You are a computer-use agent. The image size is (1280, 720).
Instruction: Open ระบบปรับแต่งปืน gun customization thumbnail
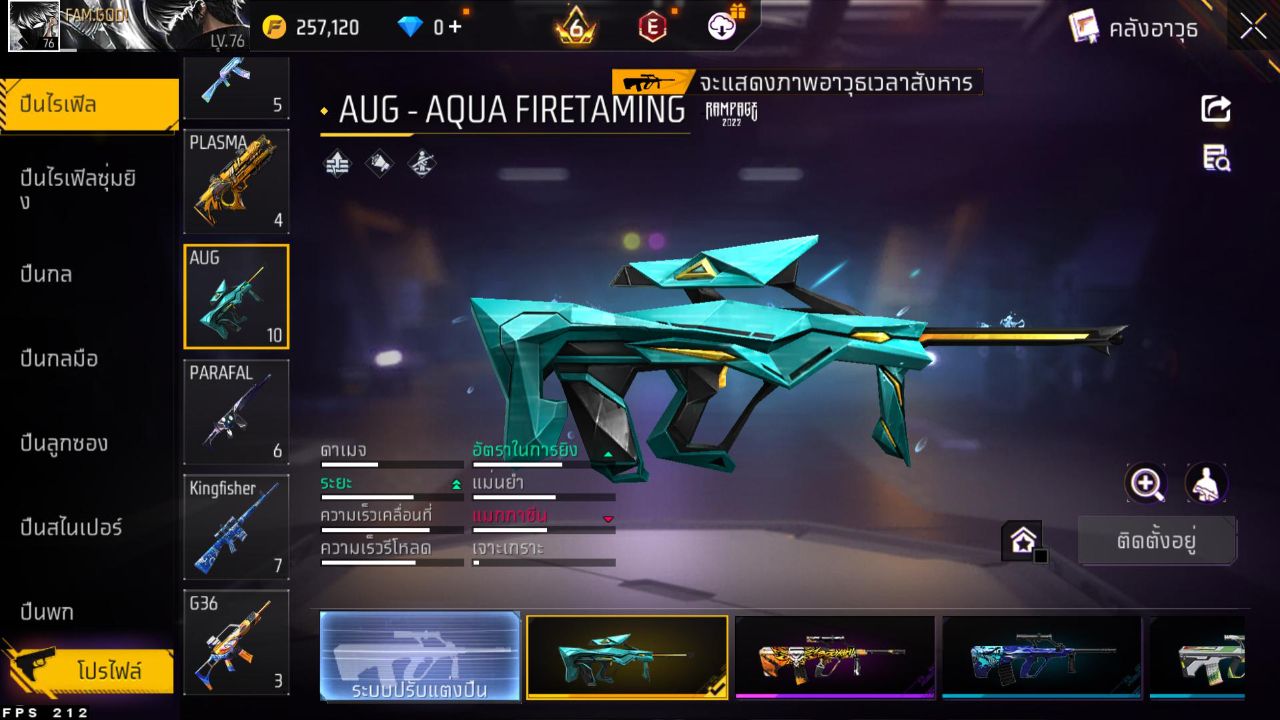point(419,656)
